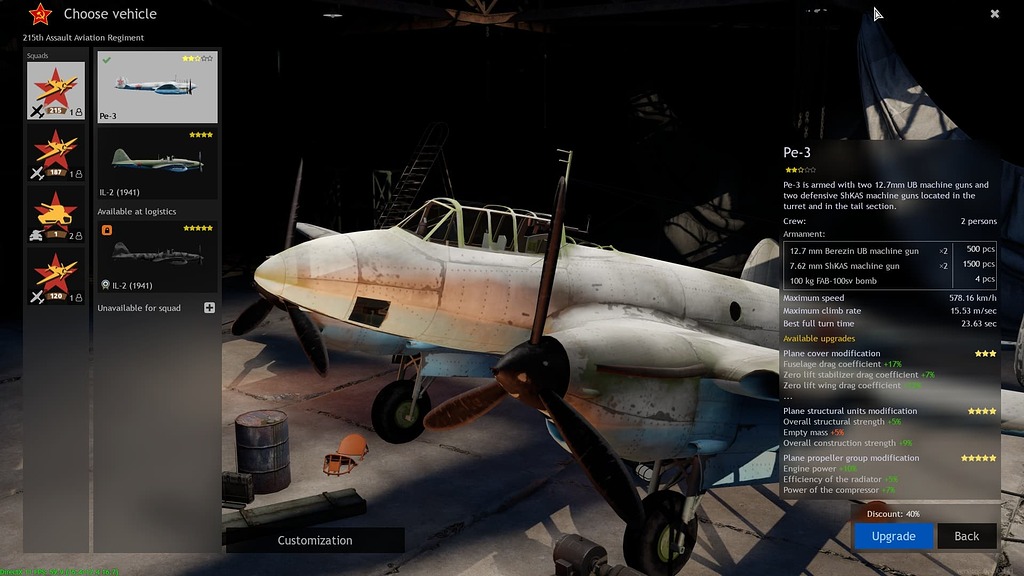Choose the unlocked four-star IL-2 (1941)
This screenshot has width=1024, height=576.
(x=157, y=162)
